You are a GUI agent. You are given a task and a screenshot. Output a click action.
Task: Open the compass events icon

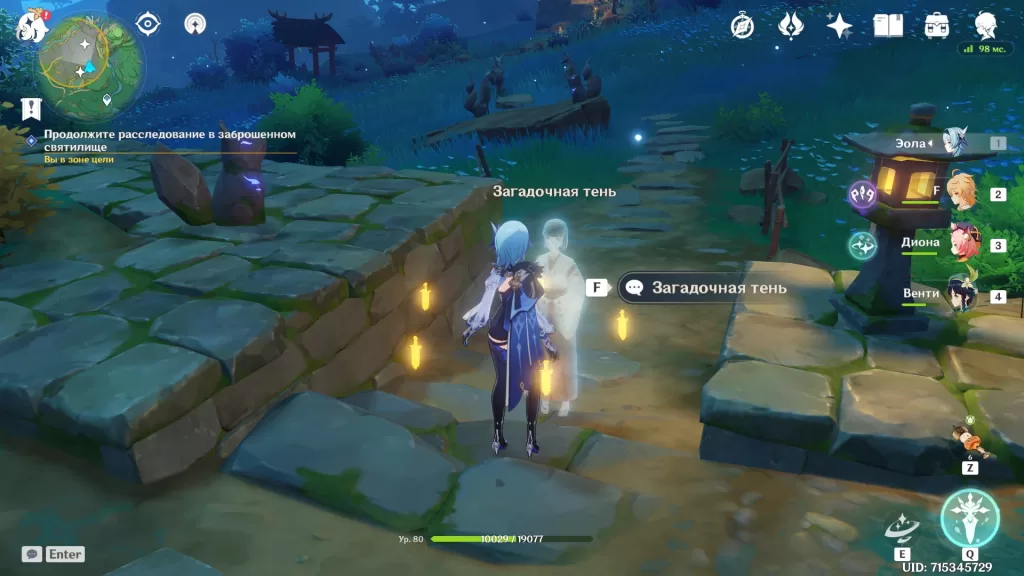pyautogui.click(x=742, y=26)
